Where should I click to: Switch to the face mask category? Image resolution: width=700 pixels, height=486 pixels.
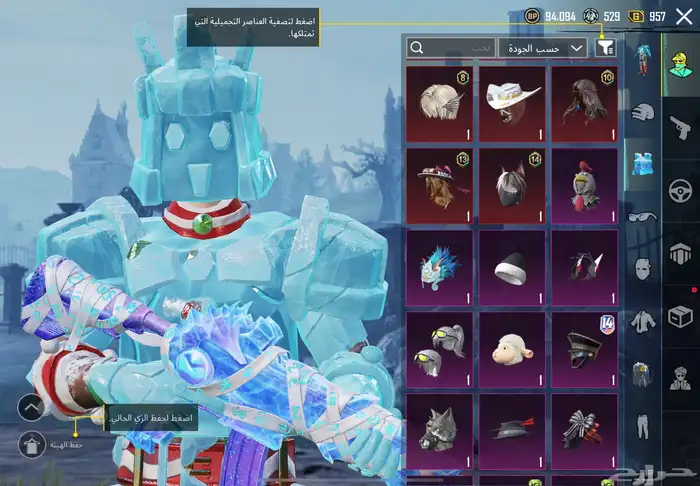643,268
